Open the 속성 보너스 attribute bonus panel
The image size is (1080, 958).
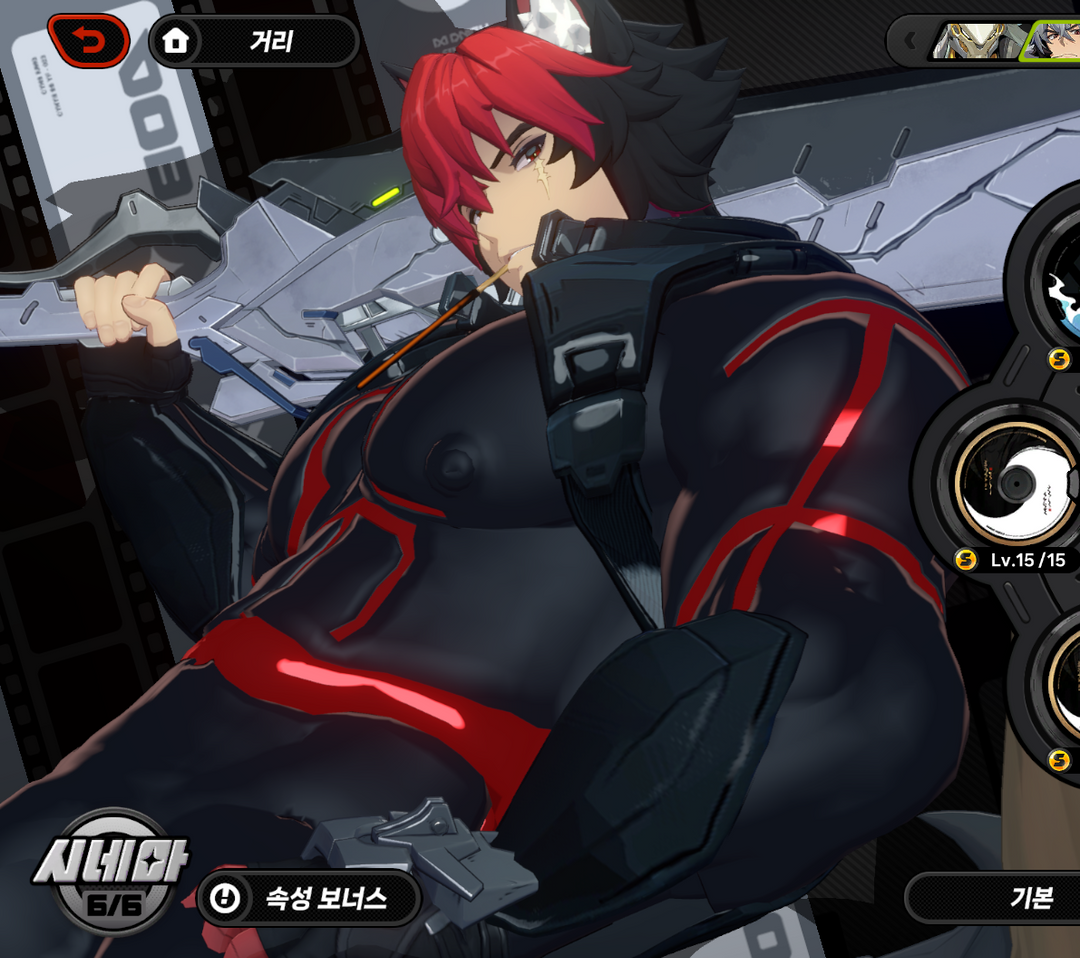pyautogui.click(x=309, y=898)
